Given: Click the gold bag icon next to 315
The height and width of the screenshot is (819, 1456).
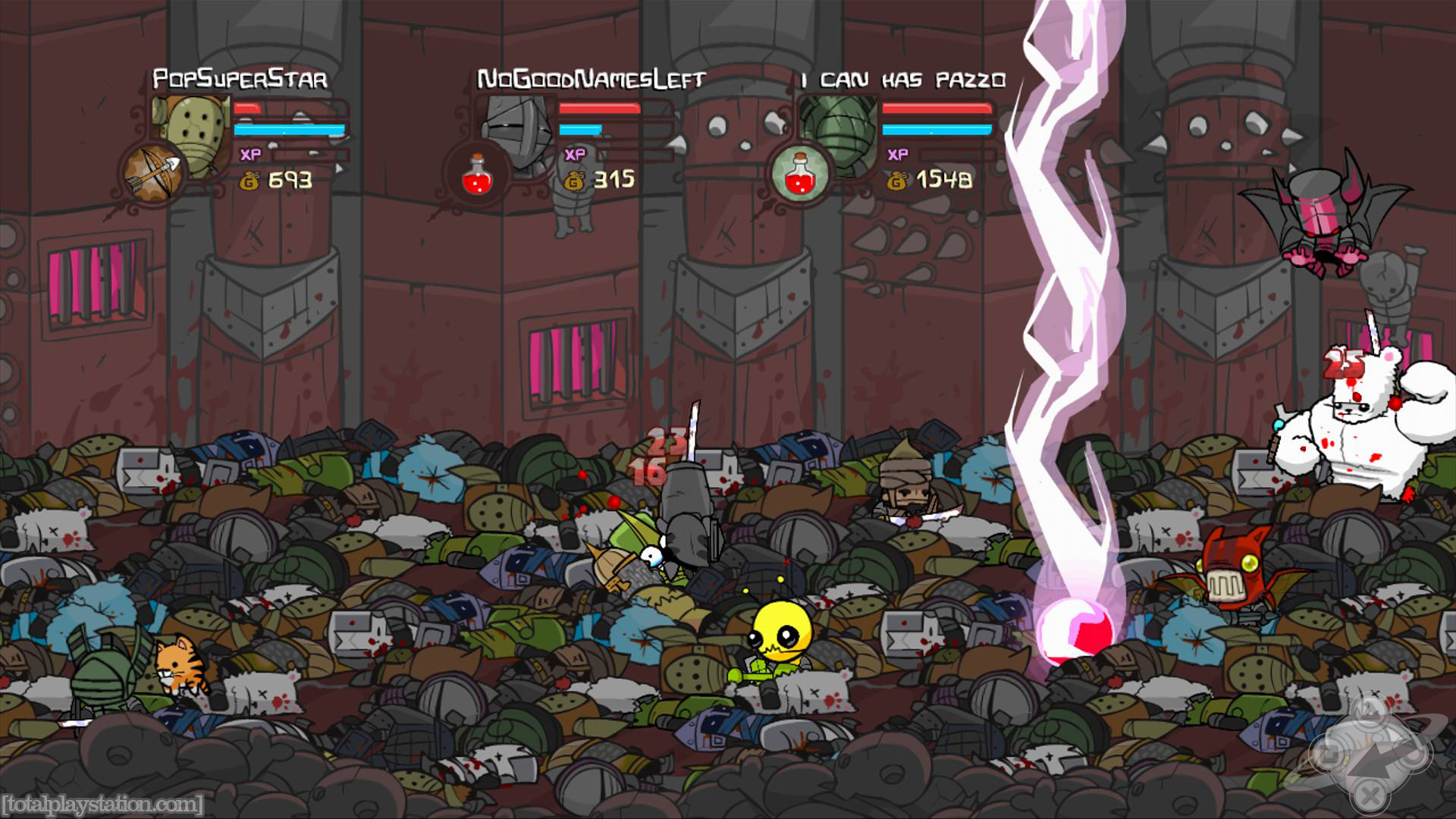Looking at the screenshot, I should click(573, 180).
